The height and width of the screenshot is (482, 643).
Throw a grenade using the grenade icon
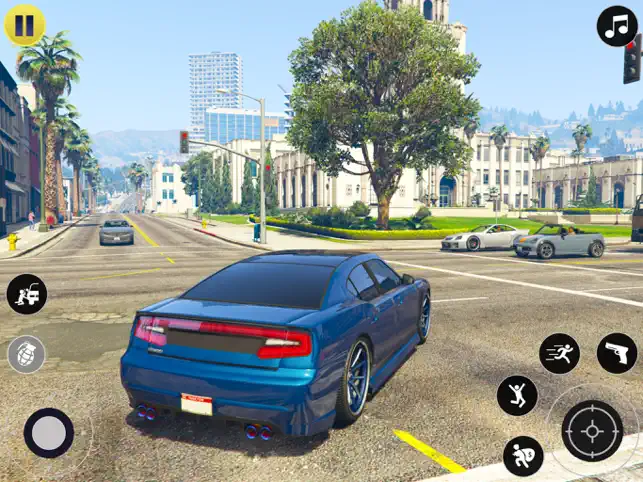tap(27, 354)
